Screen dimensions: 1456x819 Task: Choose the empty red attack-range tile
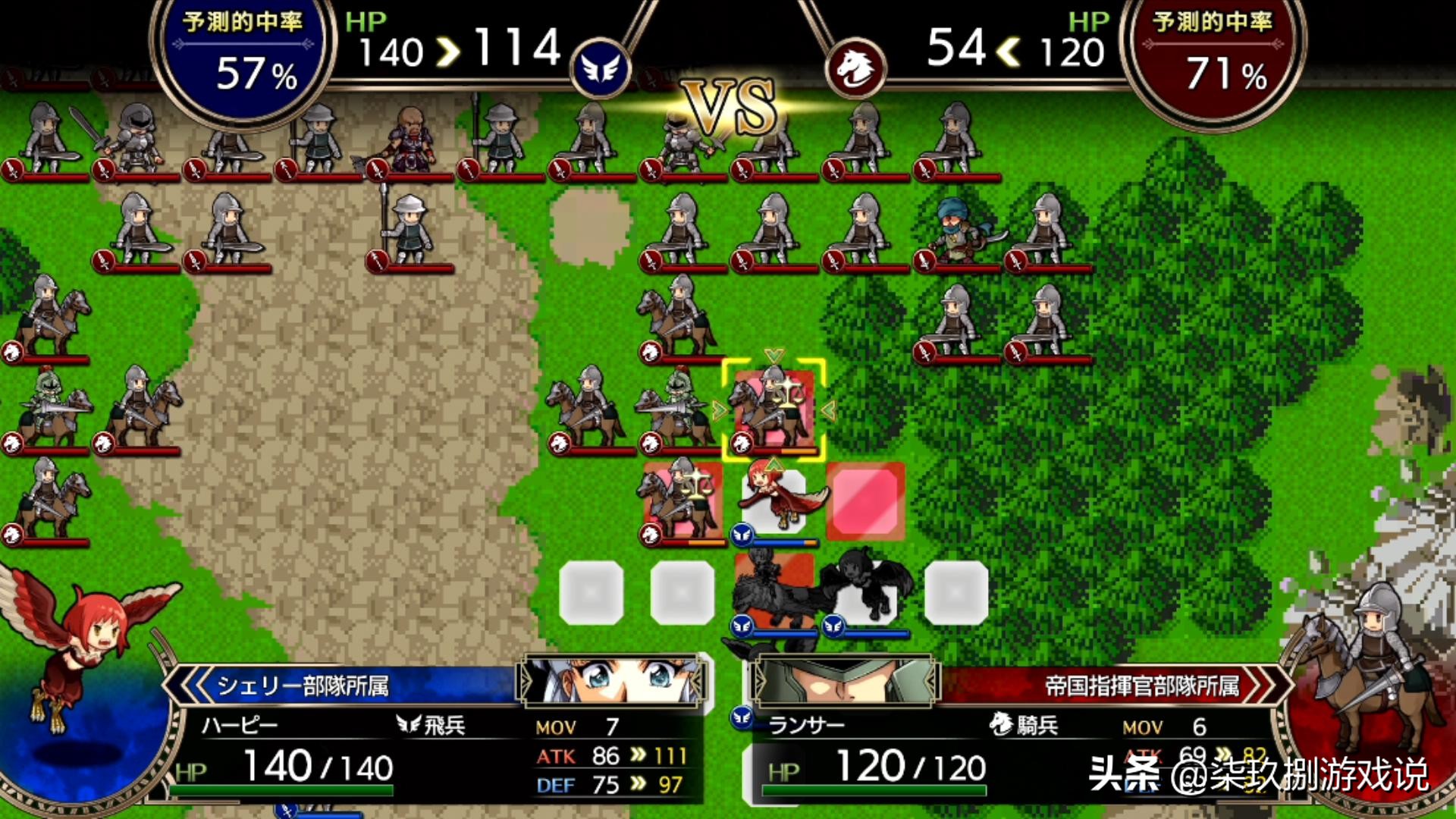(865, 501)
